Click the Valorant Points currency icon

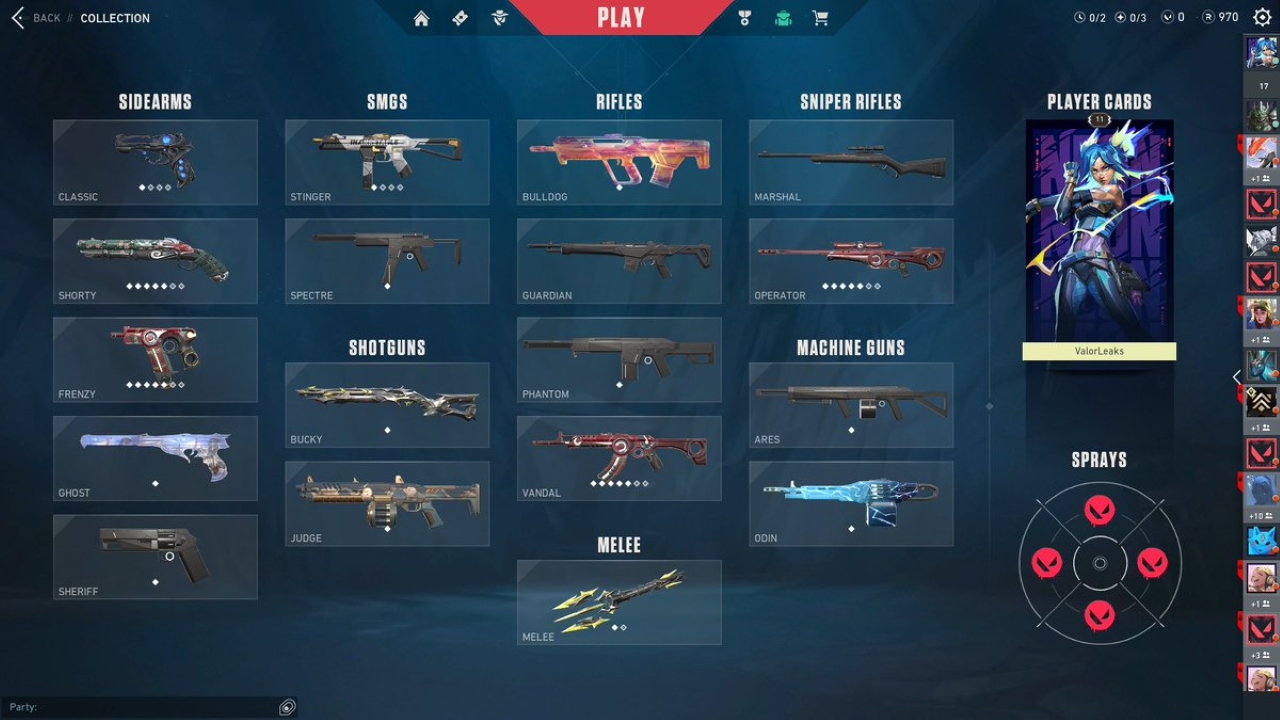pos(1166,16)
